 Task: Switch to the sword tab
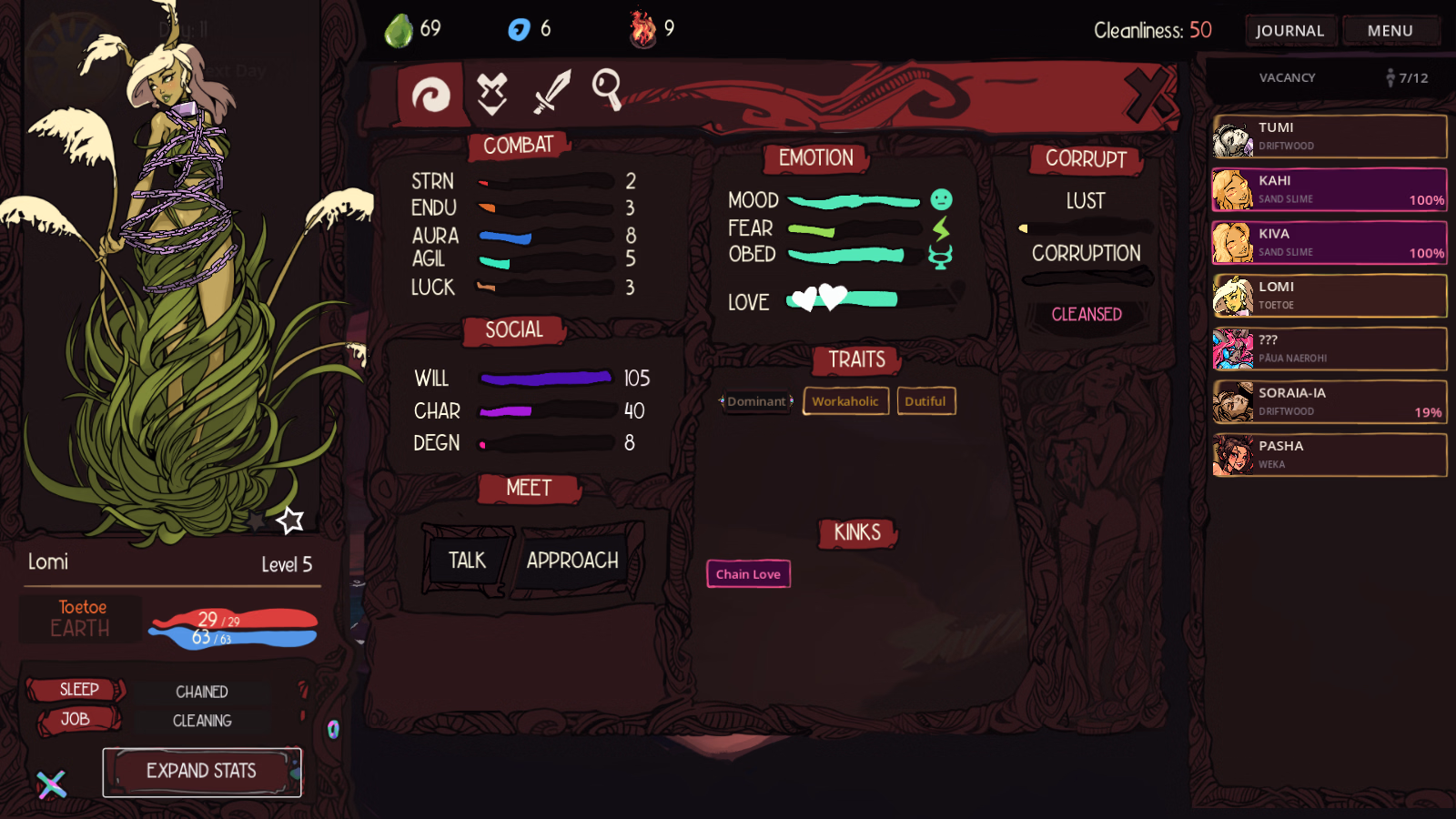click(551, 92)
